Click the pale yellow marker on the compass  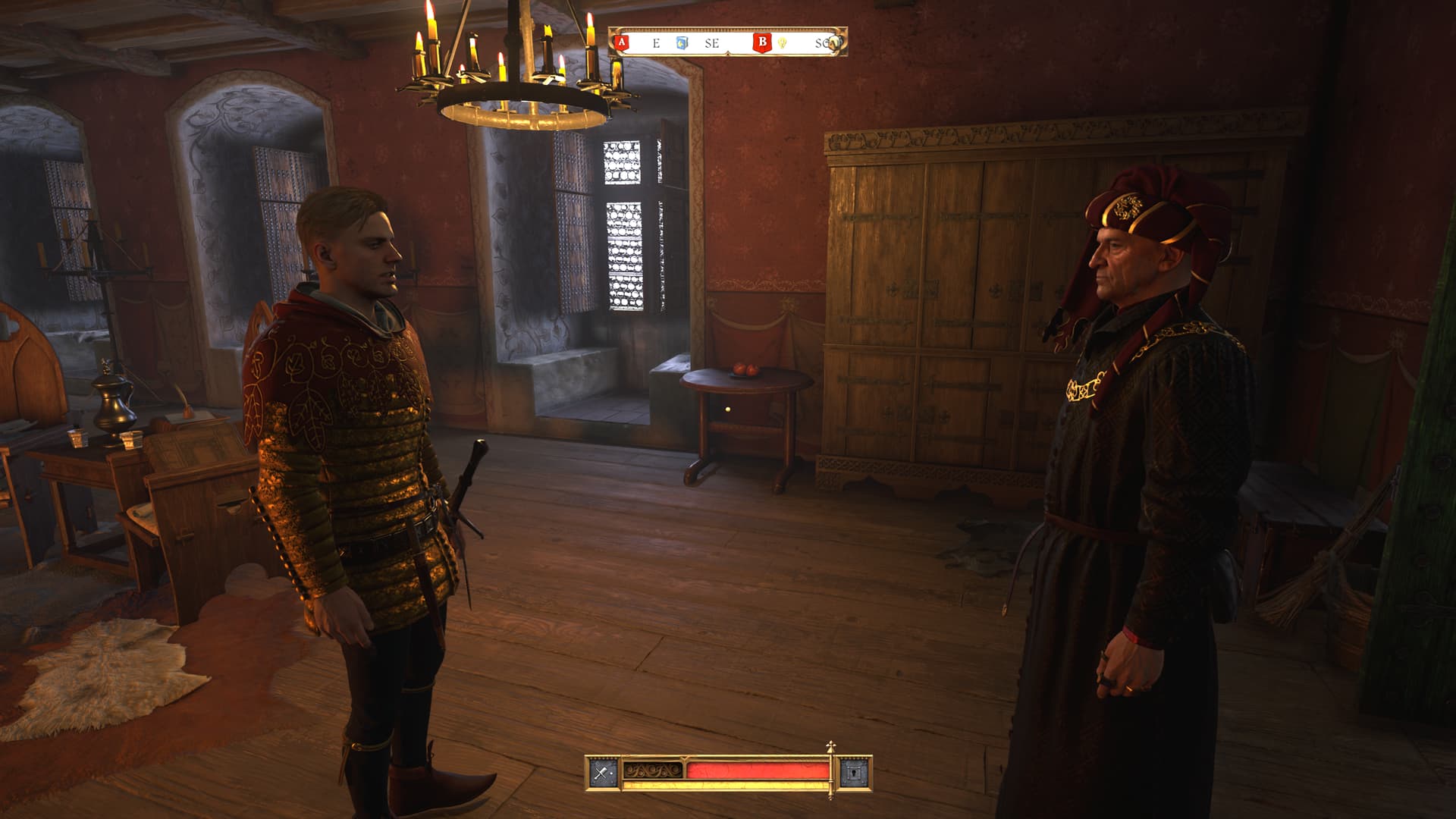782,43
